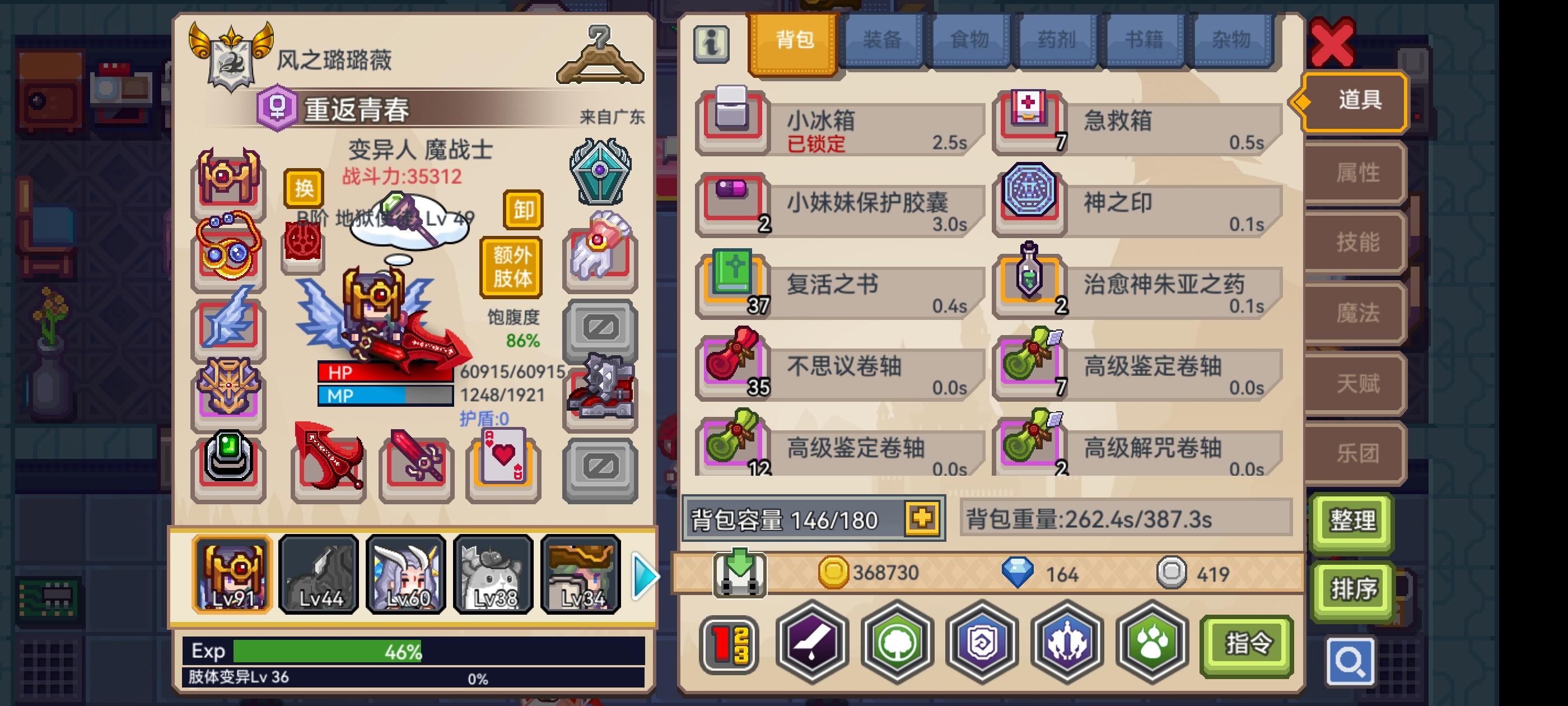
Task: Open the hanger outfit menu
Action: 600,58
